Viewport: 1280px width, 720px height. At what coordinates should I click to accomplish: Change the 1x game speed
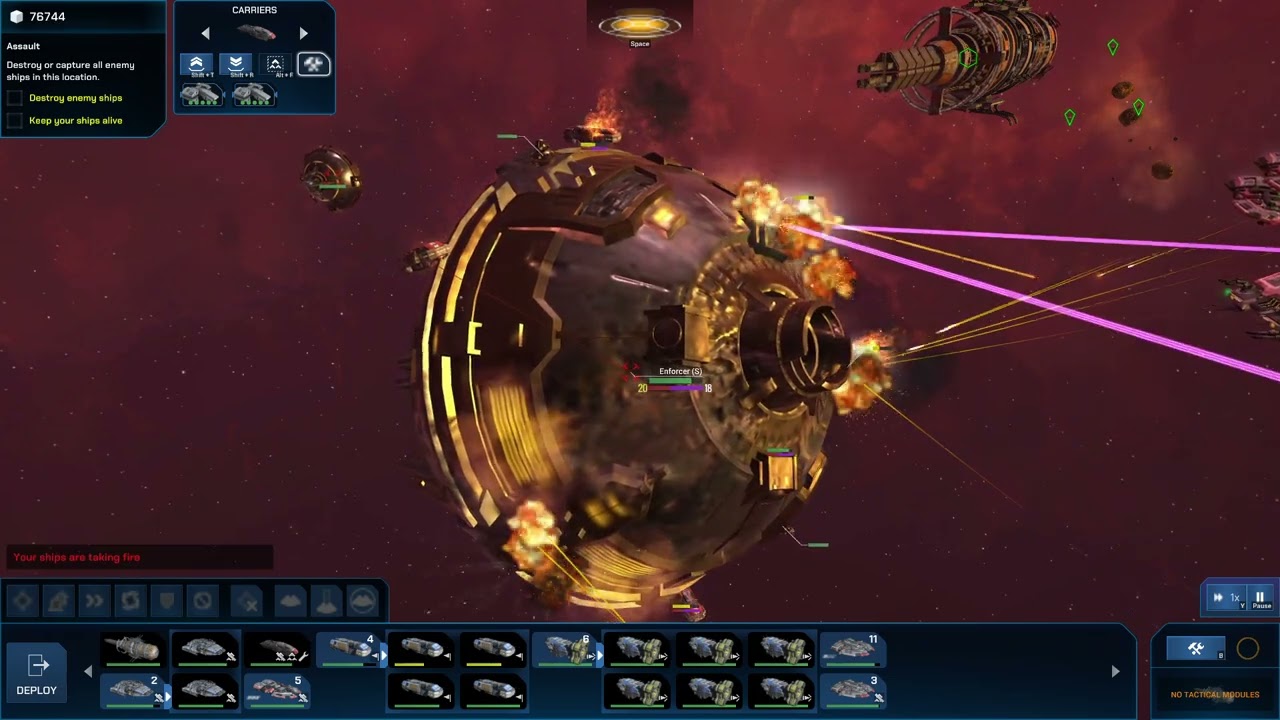(1226, 598)
